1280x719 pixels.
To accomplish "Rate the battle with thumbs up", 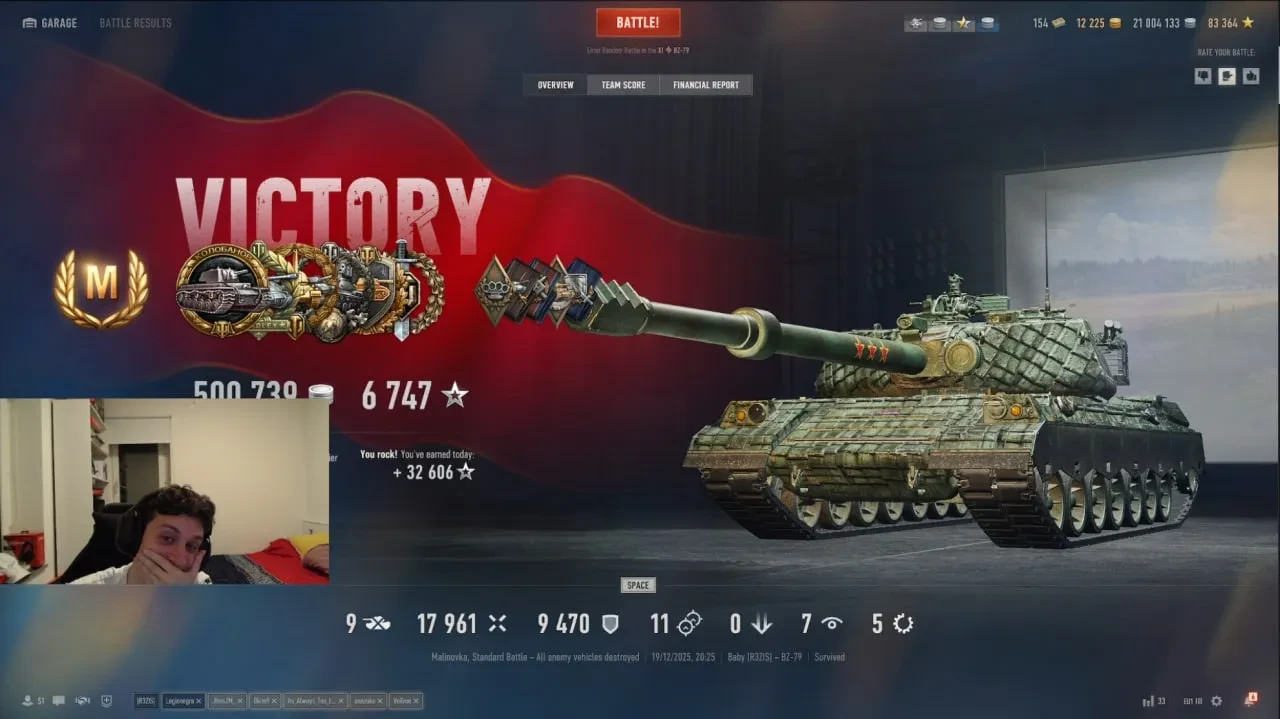I will coord(1250,76).
